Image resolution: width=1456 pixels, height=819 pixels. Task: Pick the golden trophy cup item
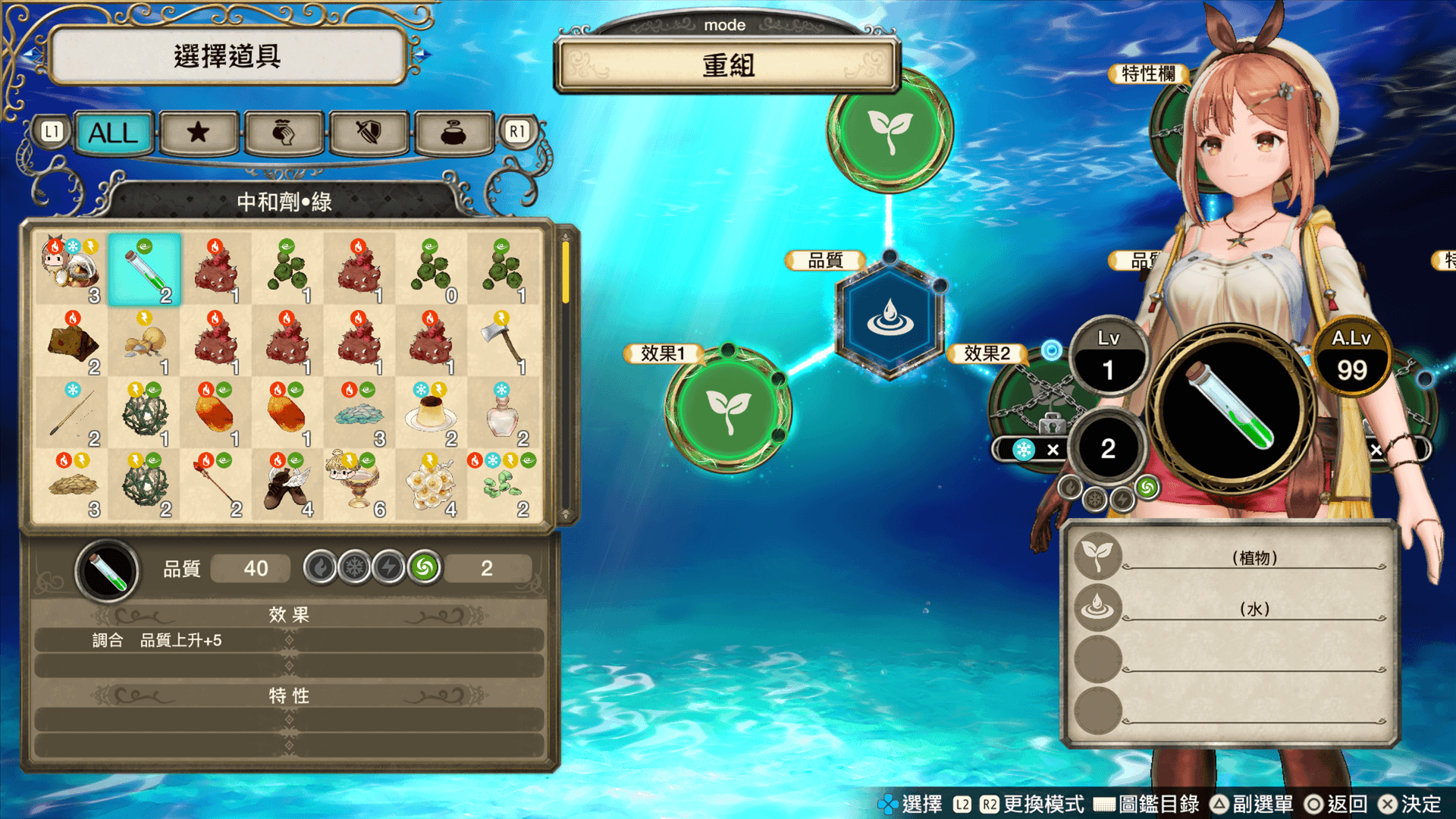tap(359, 485)
